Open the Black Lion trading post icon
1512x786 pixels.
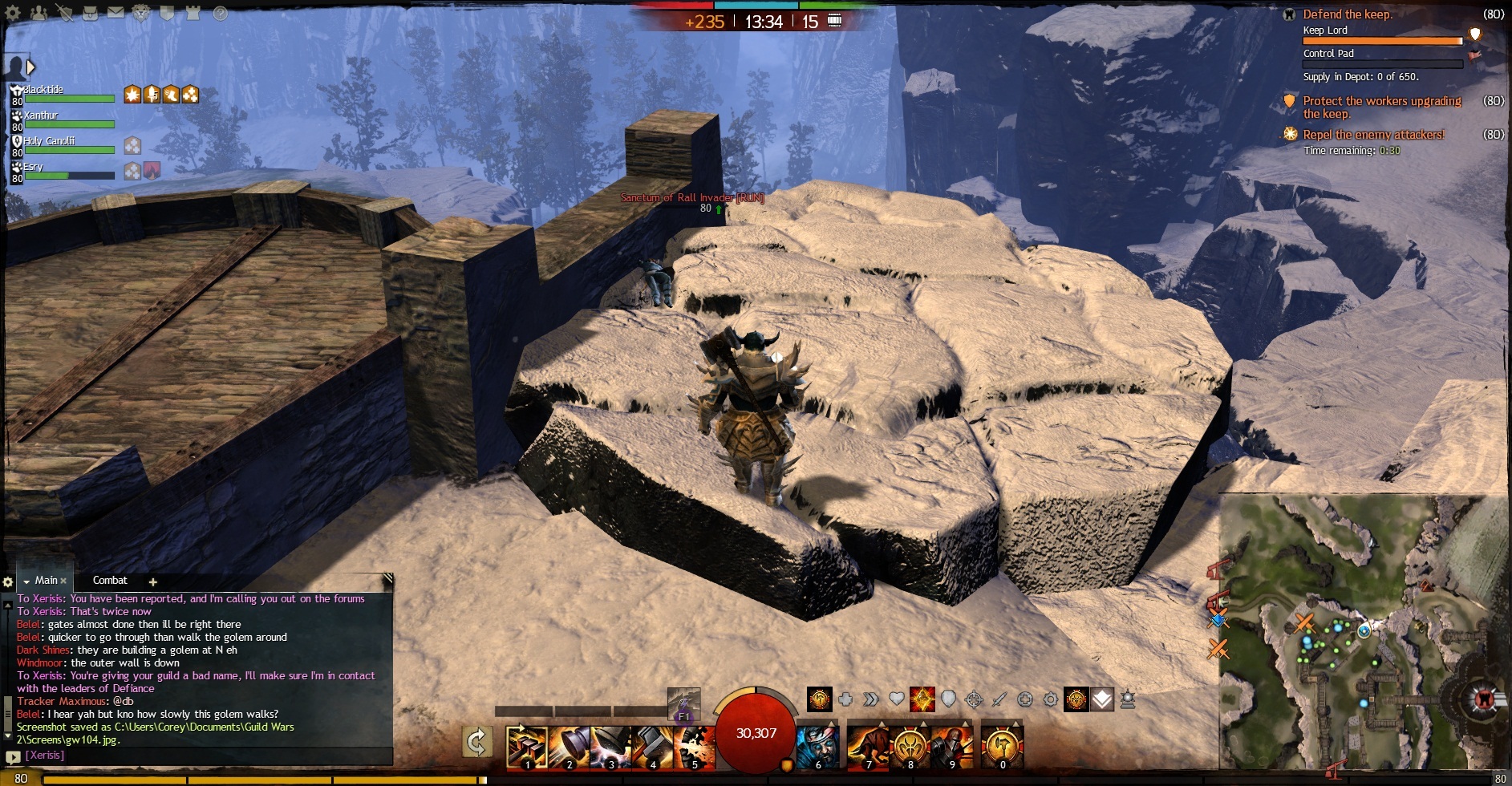tap(141, 13)
